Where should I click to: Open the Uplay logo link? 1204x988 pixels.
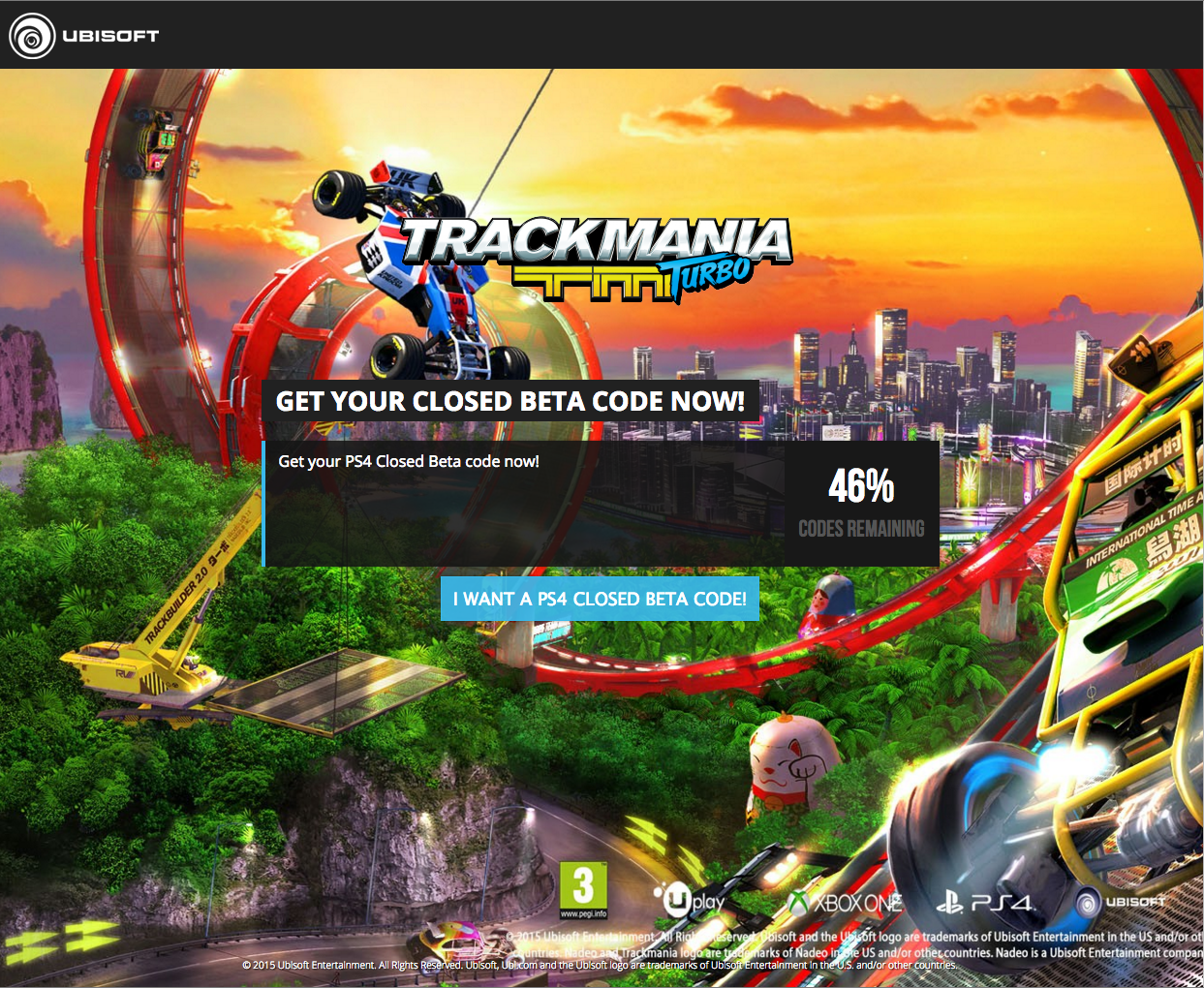689,902
